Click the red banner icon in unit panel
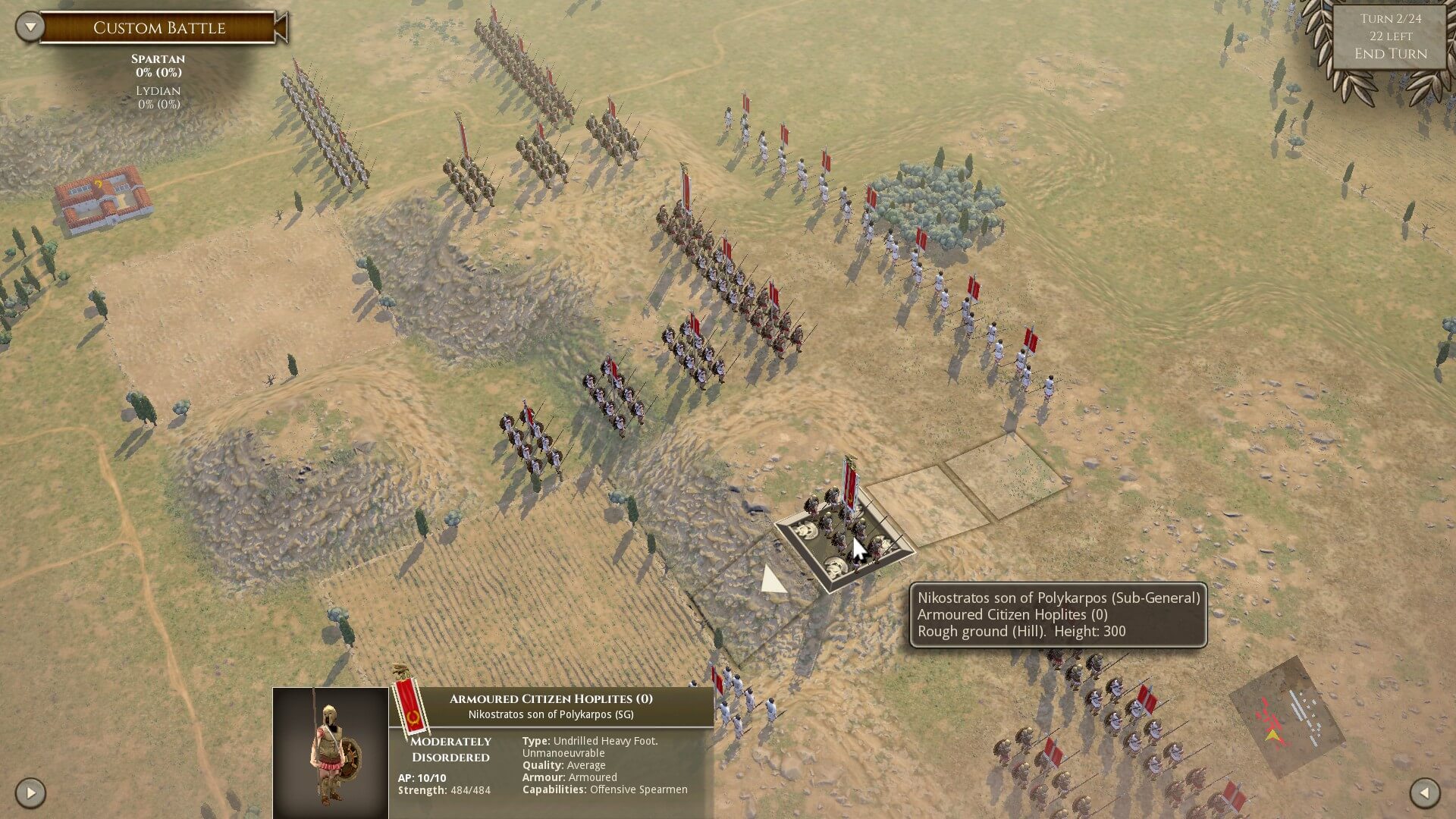Image resolution: width=1456 pixels, height=819 pixels. tap(411, 705)
